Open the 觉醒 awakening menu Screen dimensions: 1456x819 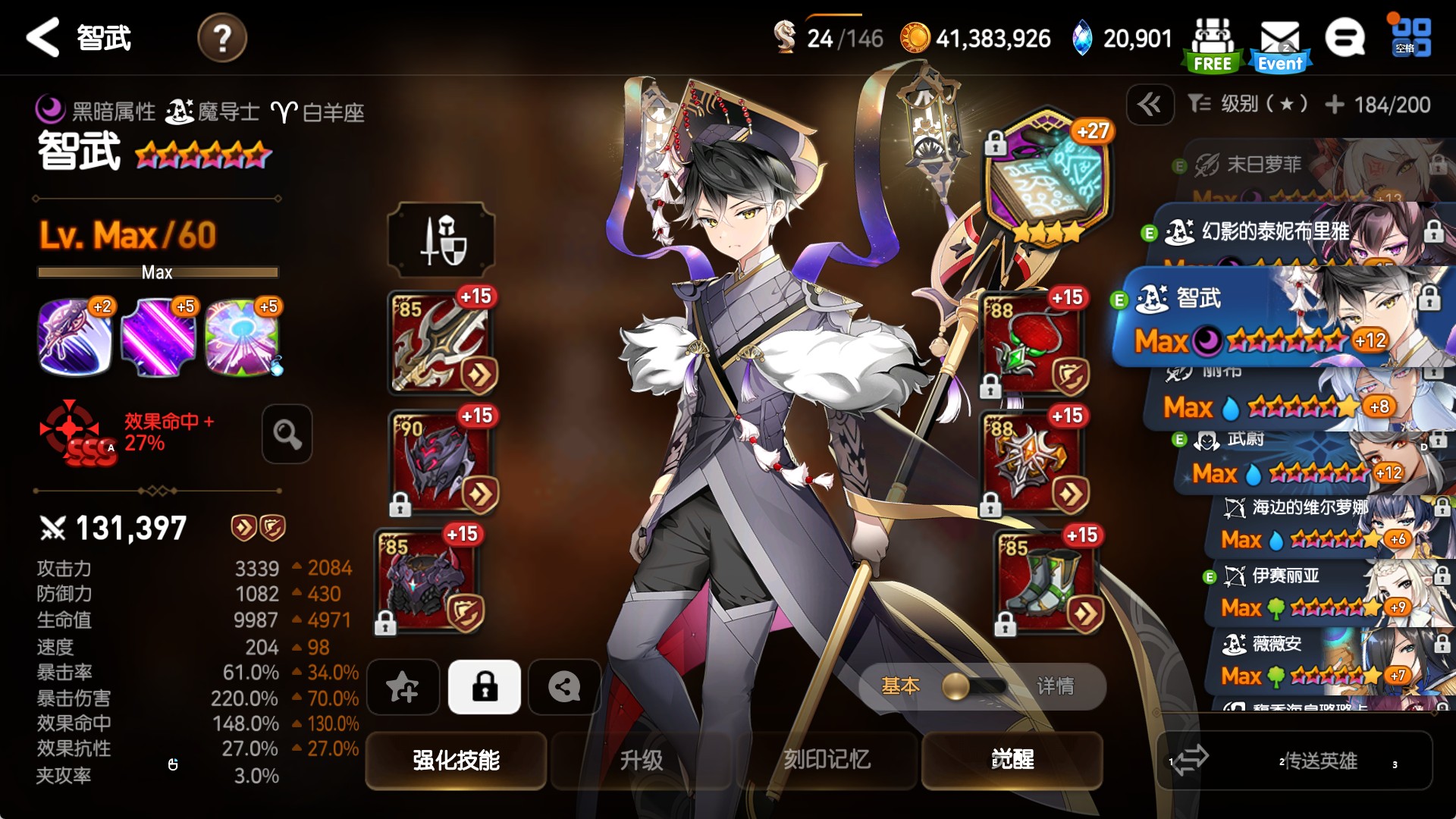[x=1012, y=760]
